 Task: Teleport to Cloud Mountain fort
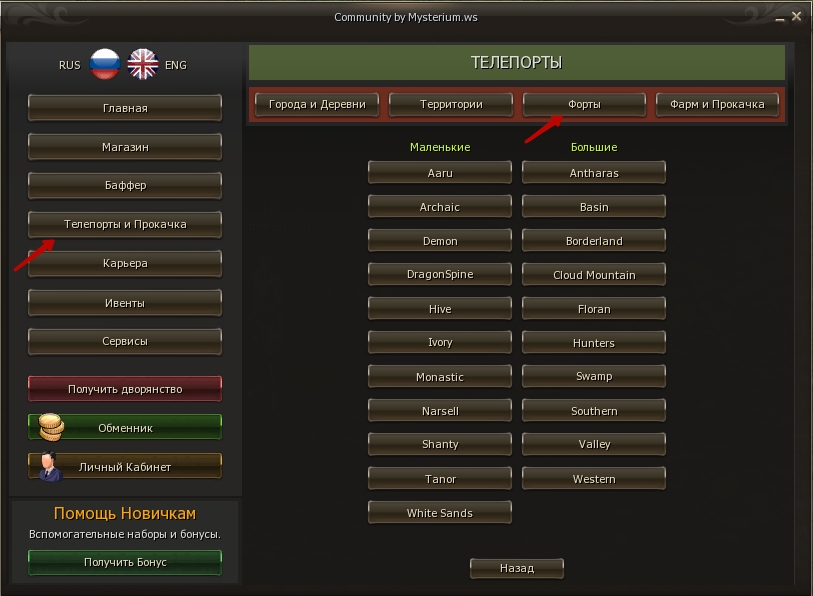(x=594, y=275)
